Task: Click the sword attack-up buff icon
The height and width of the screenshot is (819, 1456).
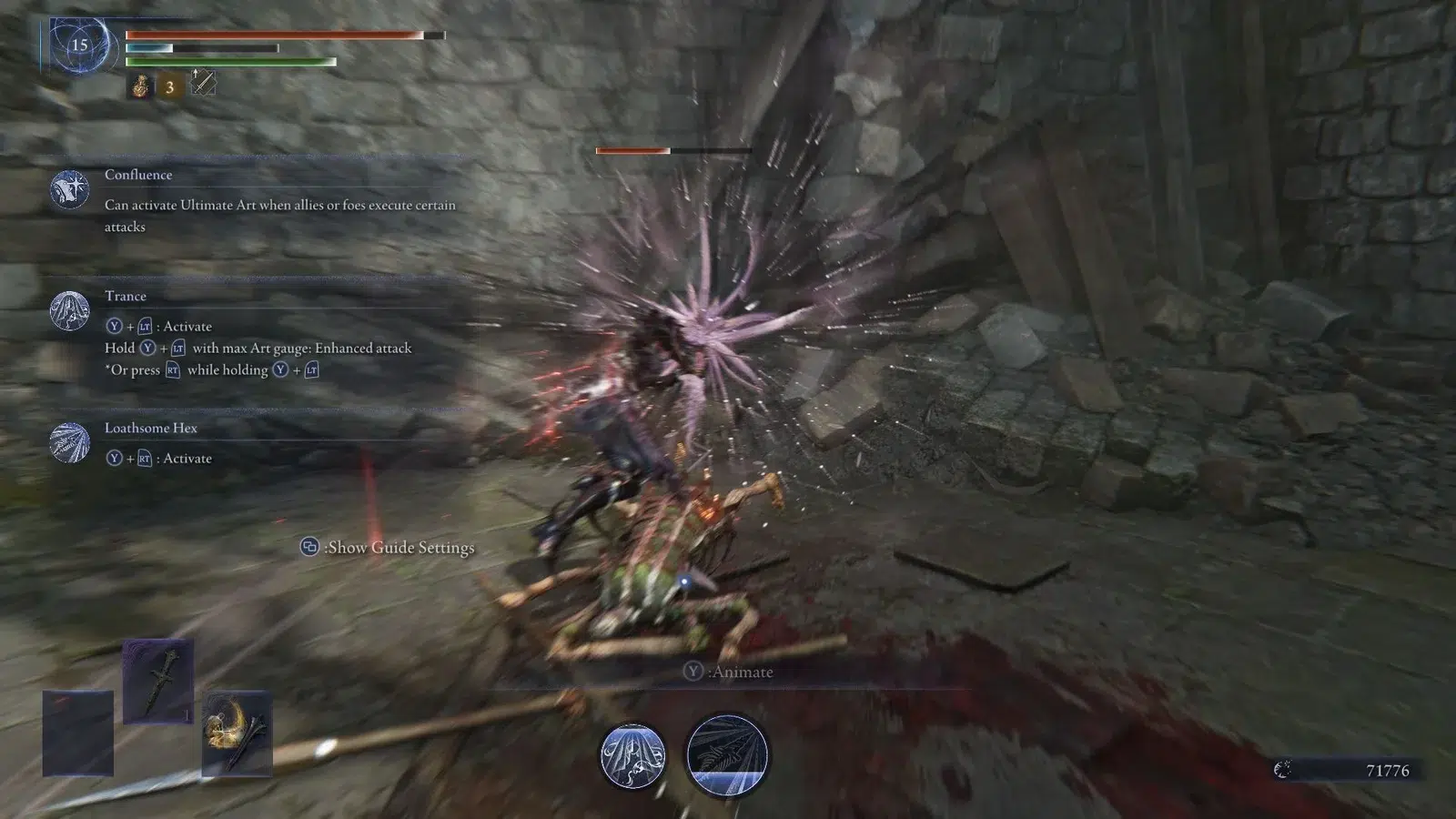Action: pos(203,83)
